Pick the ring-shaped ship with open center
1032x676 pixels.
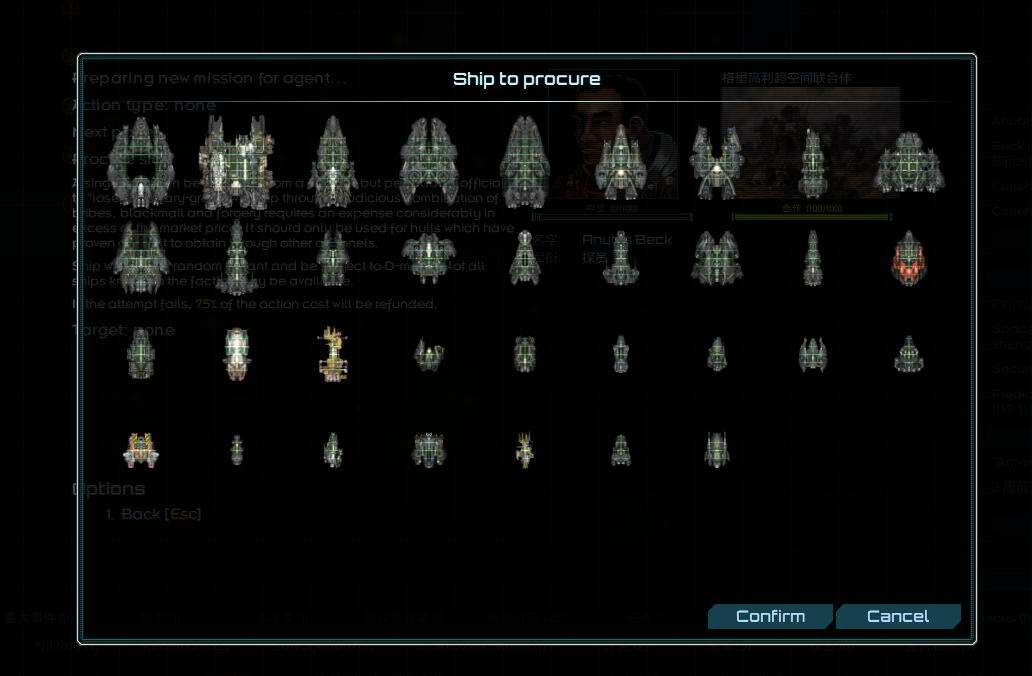tap(141, 161)
